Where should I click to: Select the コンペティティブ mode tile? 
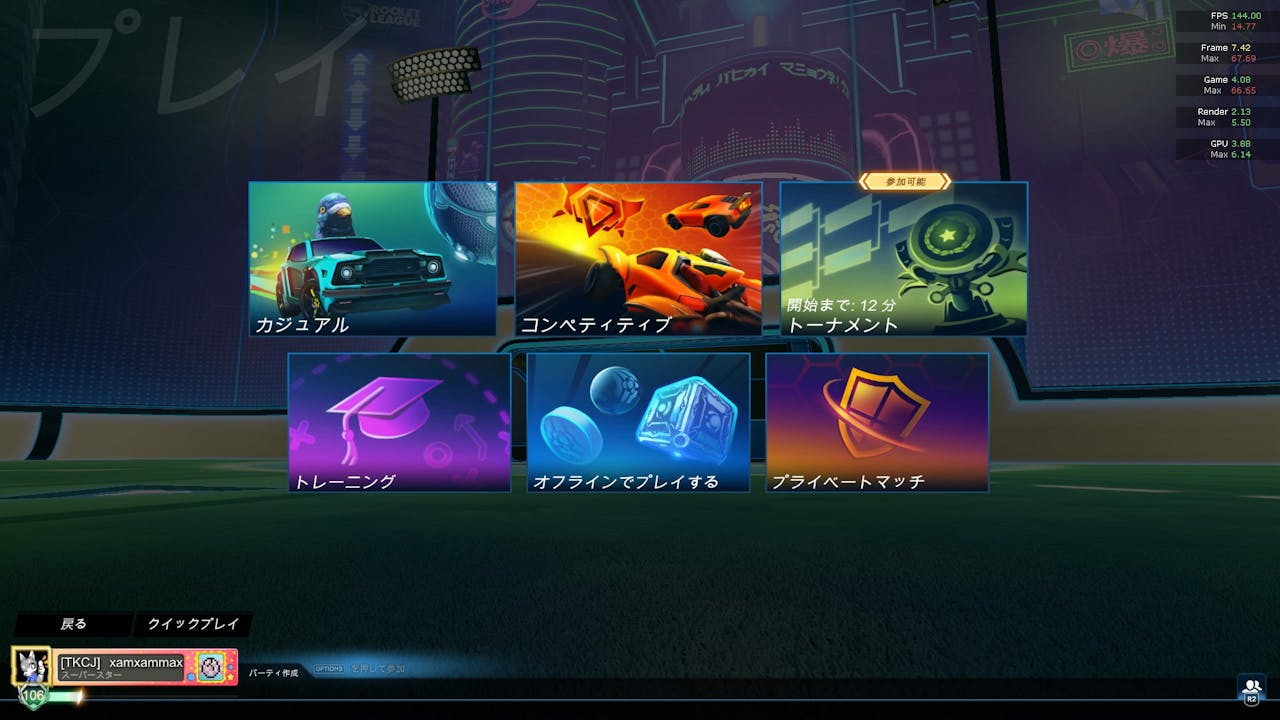click(x=638, y=258)
